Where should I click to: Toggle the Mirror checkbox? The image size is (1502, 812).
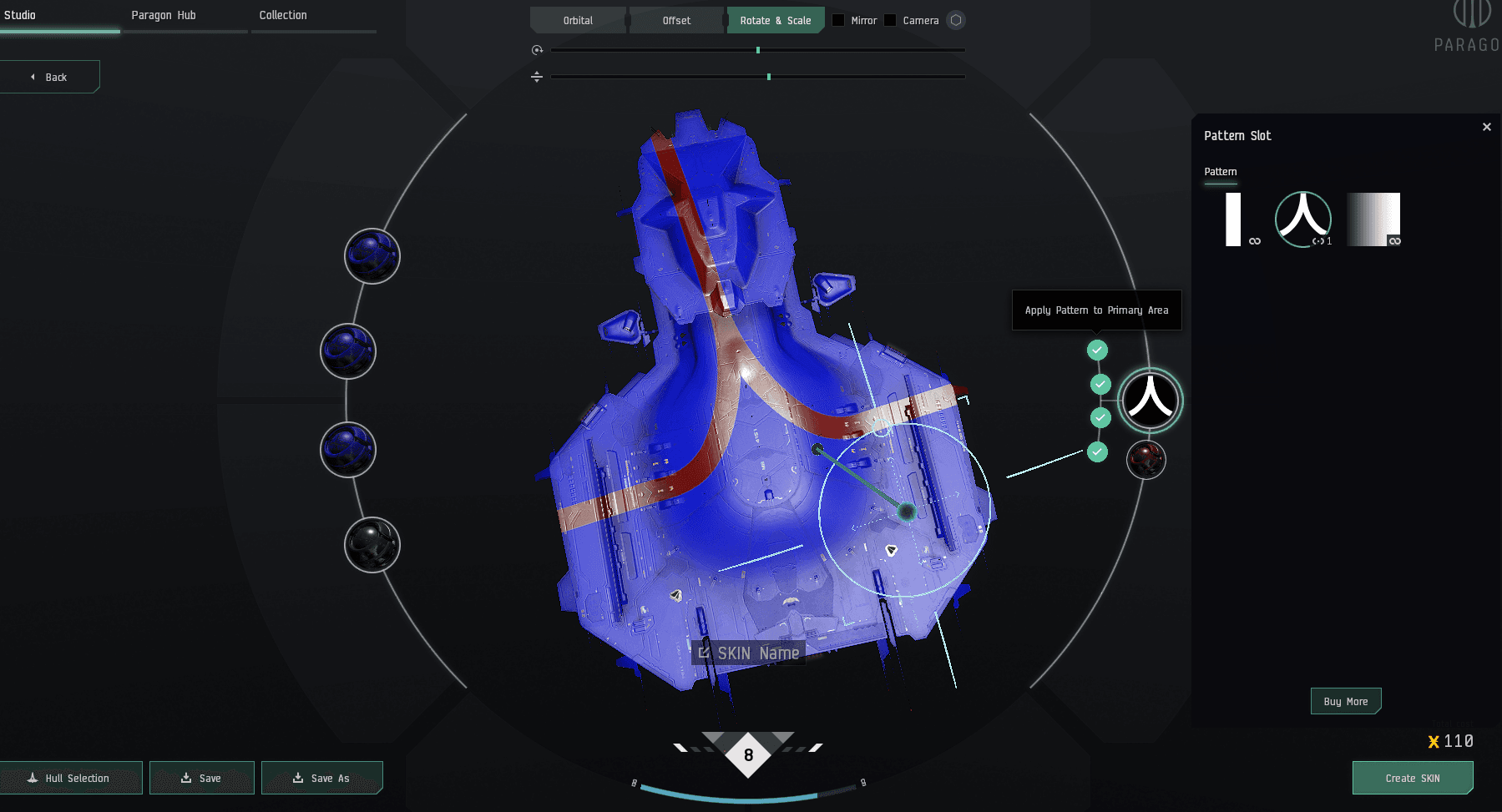(x=839, y=21)
